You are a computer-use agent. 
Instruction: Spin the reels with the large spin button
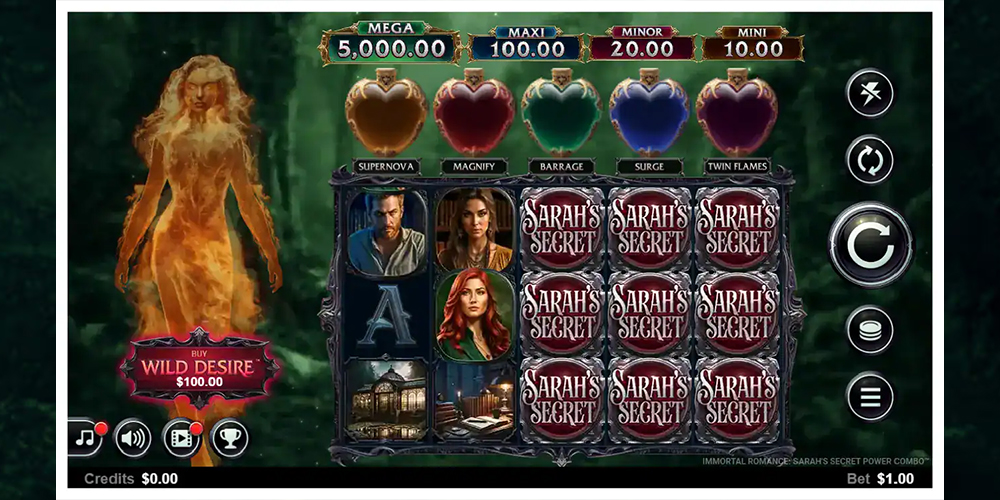pyautogui.click(x=870, y=245)
